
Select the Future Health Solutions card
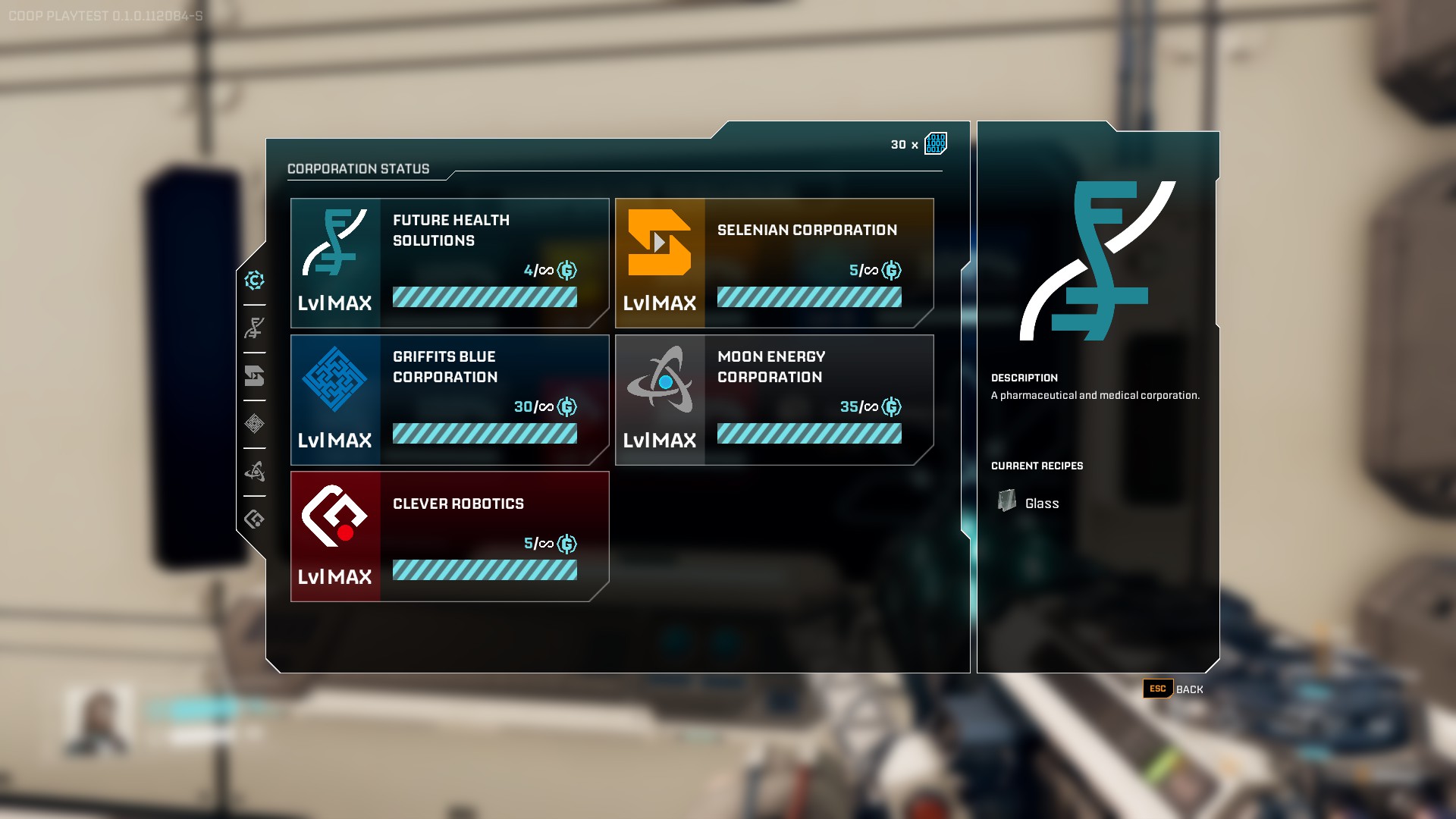pyautogui.click(x=450, y=263)
